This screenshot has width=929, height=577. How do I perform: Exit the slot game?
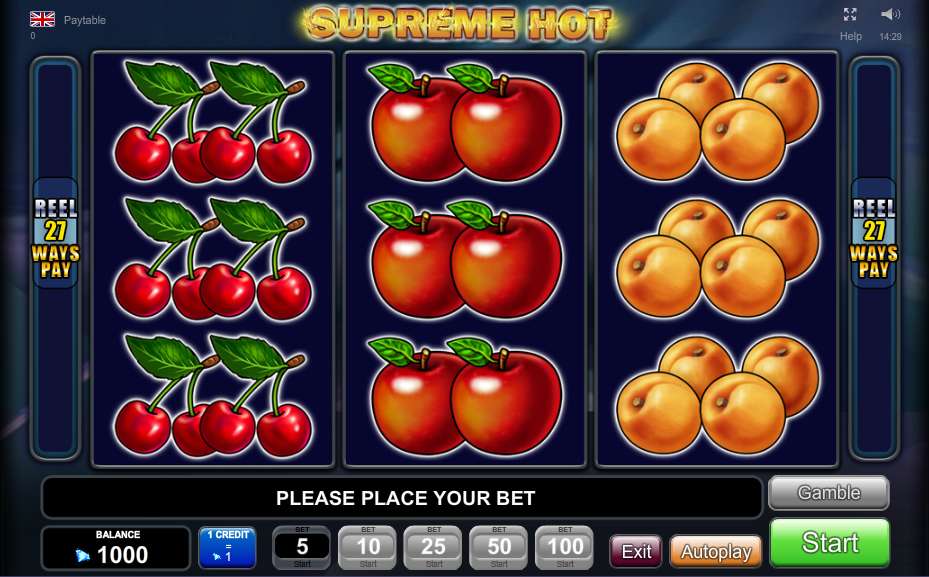pyautogui.click(x=636, y=552)
